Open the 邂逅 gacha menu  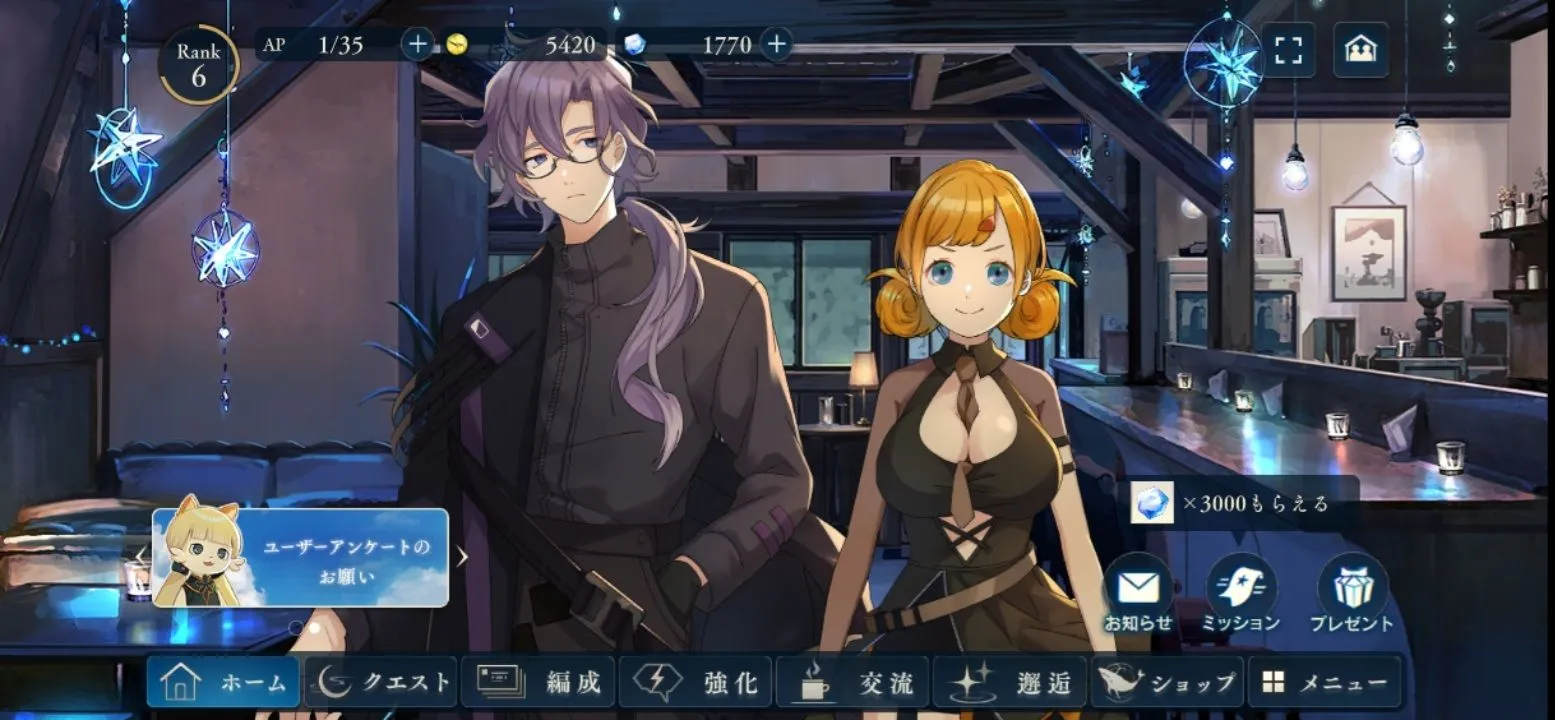pos(1010,683)
